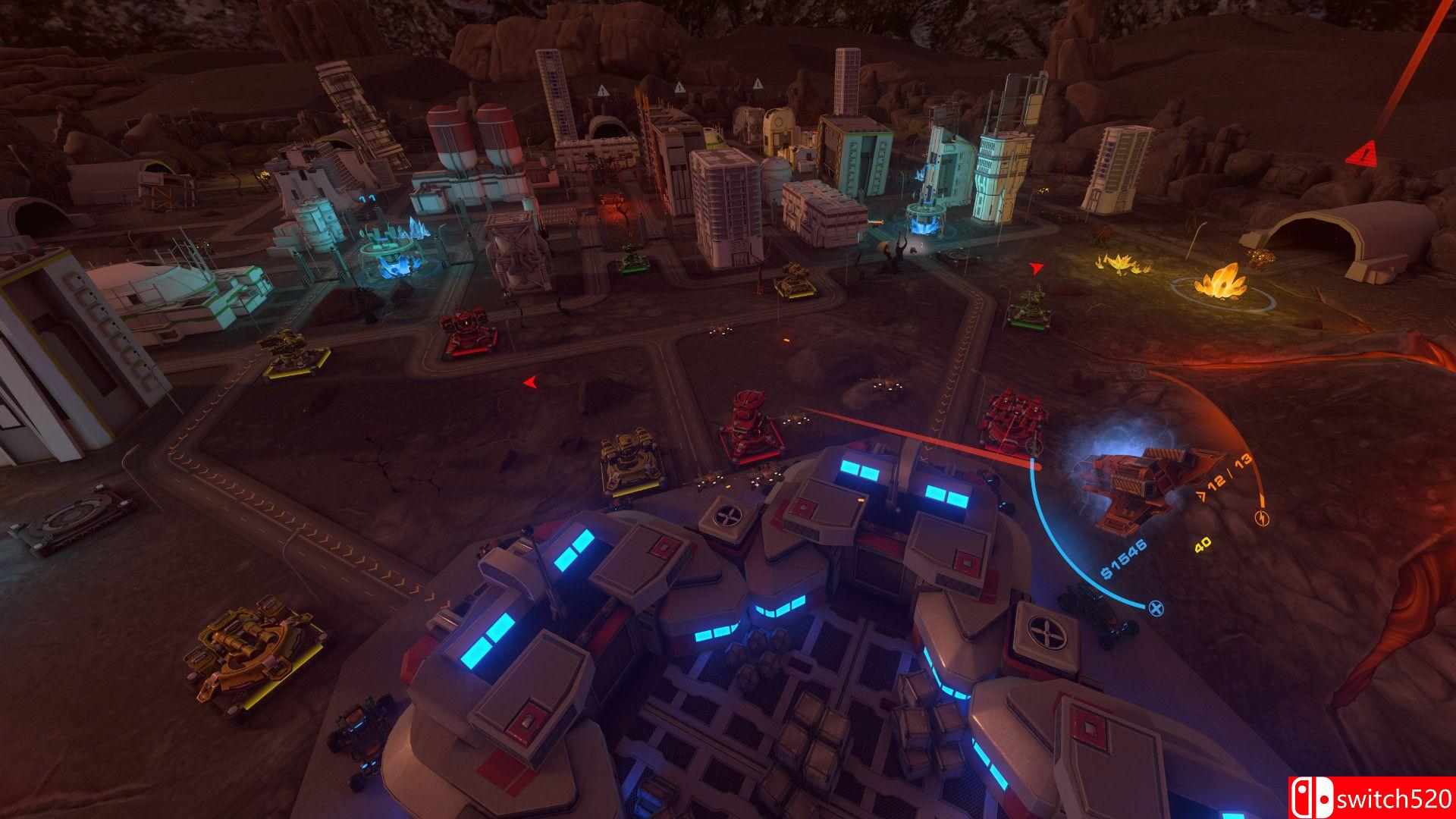The height and width of the screenshot is (819, 1456).
Task: Click the middle warning triangle indicator
Action: click(679, 86)
